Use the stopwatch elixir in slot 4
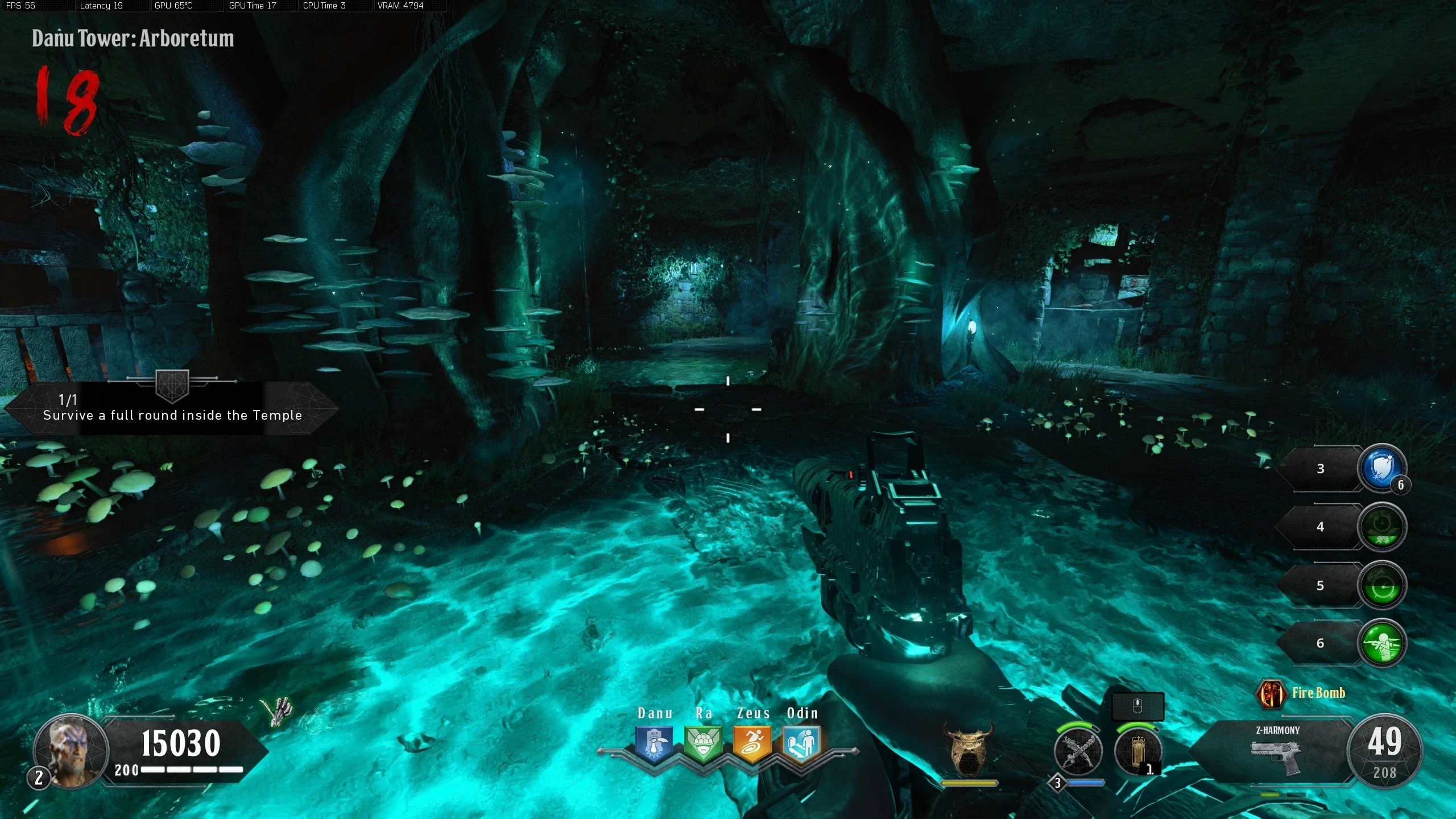The height and width of the screenshot is (819, 1456). tap(1381, 527)
